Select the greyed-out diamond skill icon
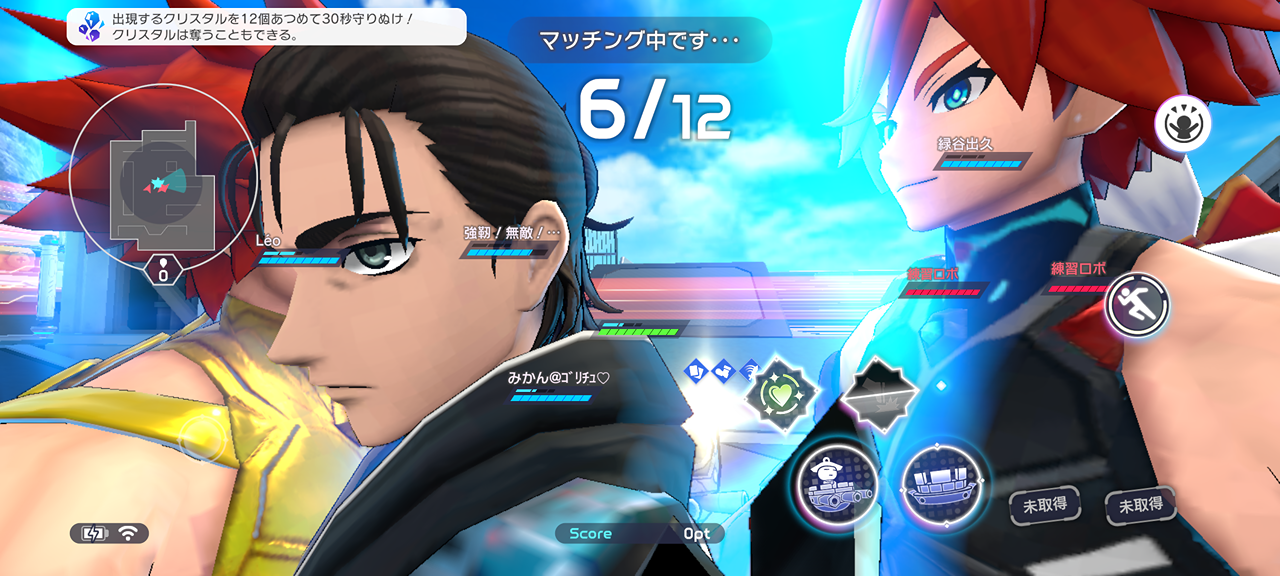Viewport: 1280px width, 576px height. pos(878,393)
